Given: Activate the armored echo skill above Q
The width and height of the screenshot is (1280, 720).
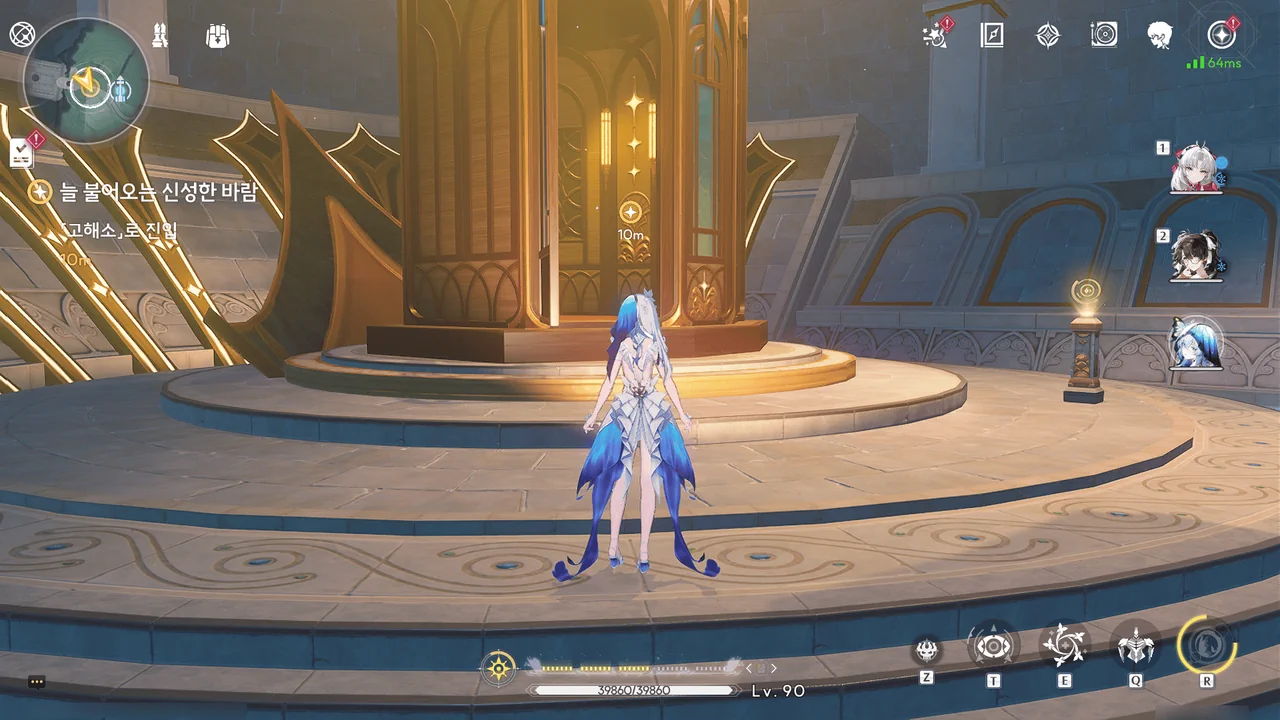Looking at the screenshot, I should [1136, 646].
